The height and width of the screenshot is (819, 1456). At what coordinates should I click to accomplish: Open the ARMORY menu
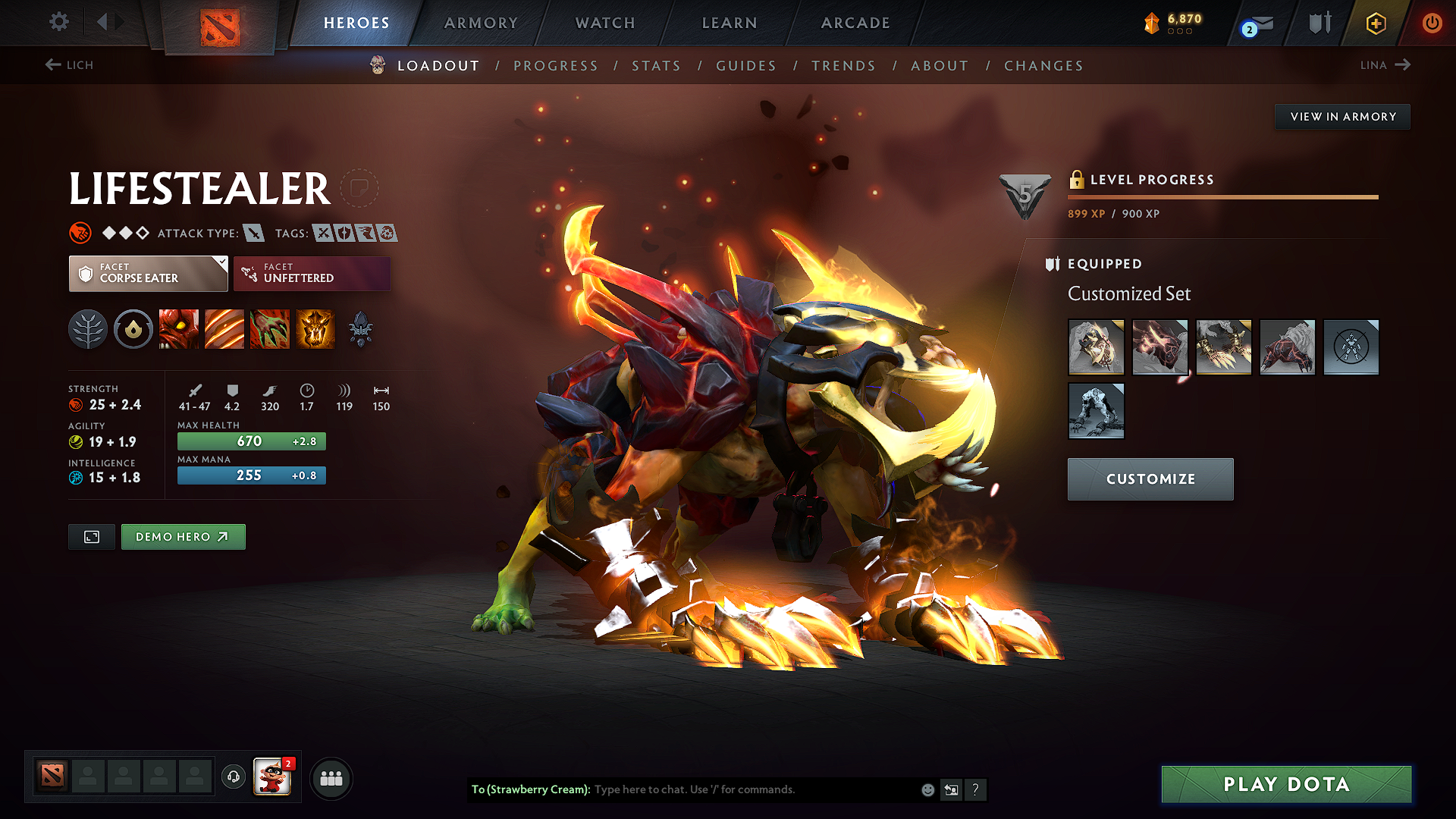[x=481, y=23]
